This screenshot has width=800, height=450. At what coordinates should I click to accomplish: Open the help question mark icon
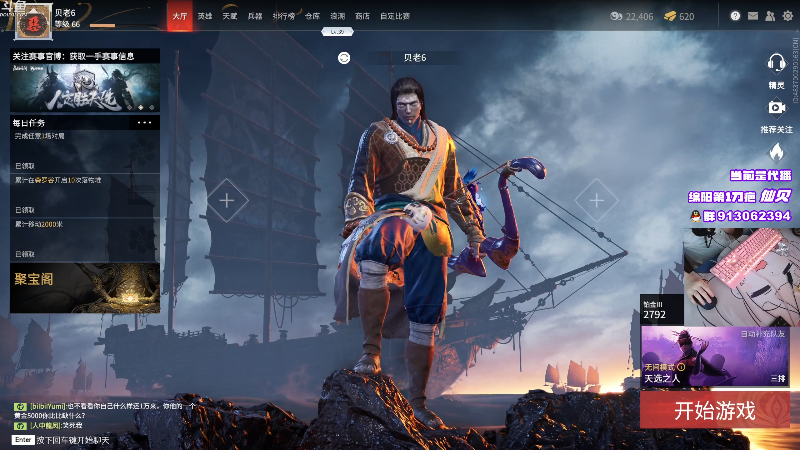point(735,16)
